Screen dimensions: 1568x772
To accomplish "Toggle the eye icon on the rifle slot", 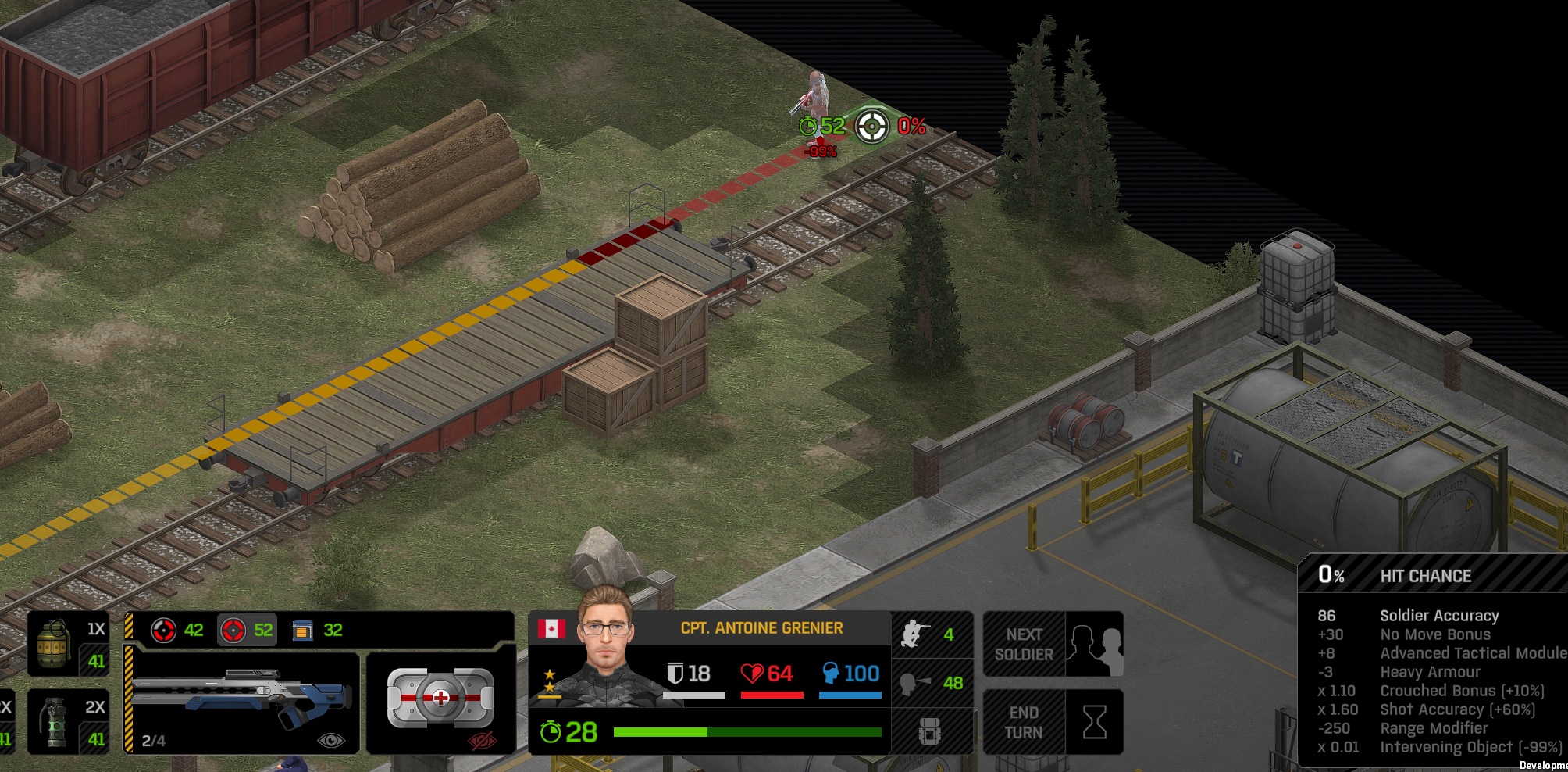I will (331, 740).
